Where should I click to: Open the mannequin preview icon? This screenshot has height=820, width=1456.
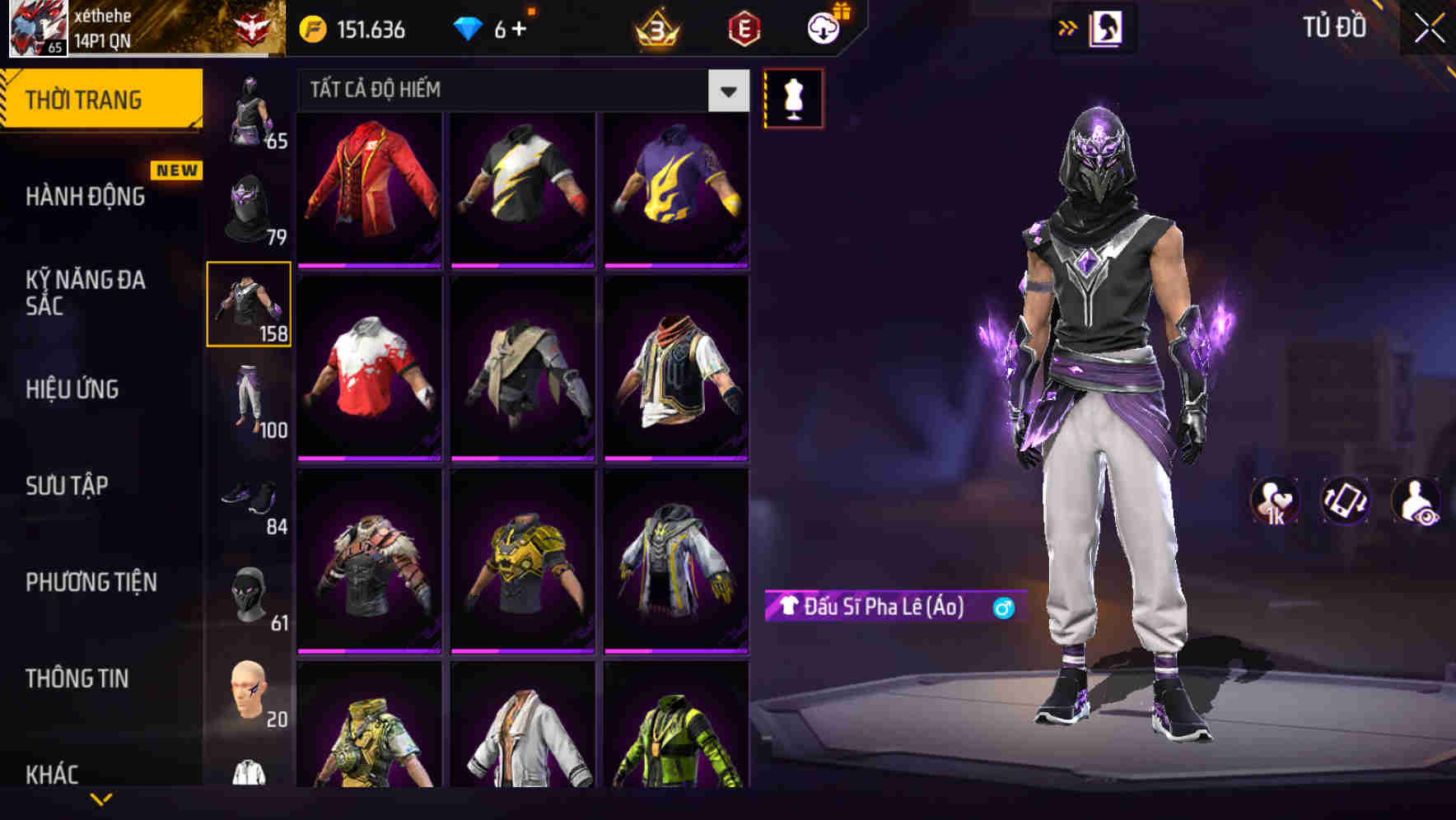point(793,97)
